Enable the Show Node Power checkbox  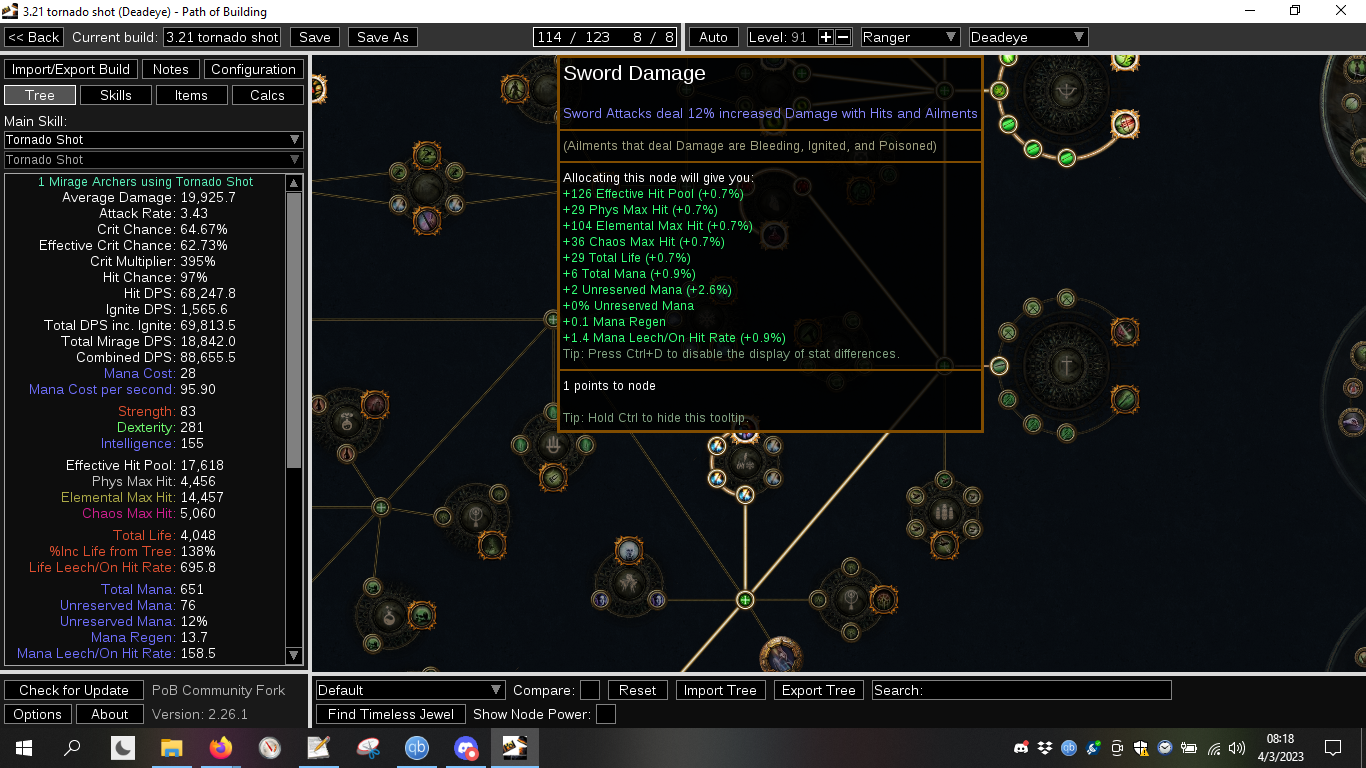pyautogui.click(x=604, y=714)
